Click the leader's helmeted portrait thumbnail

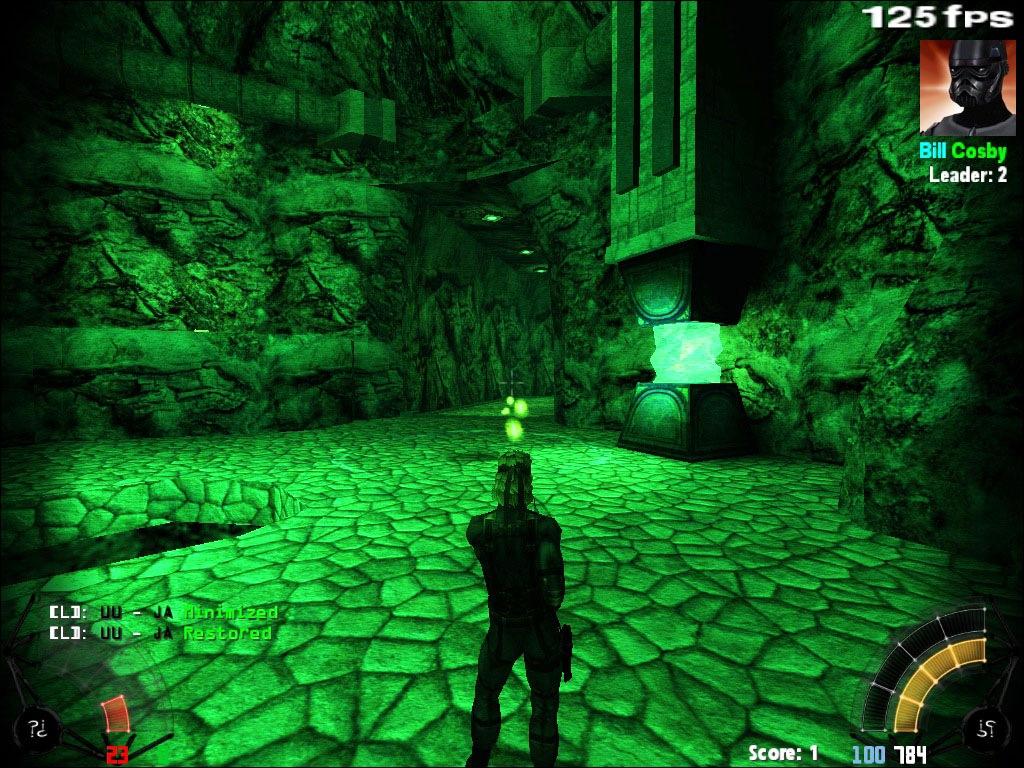click(x=962, y=87)
